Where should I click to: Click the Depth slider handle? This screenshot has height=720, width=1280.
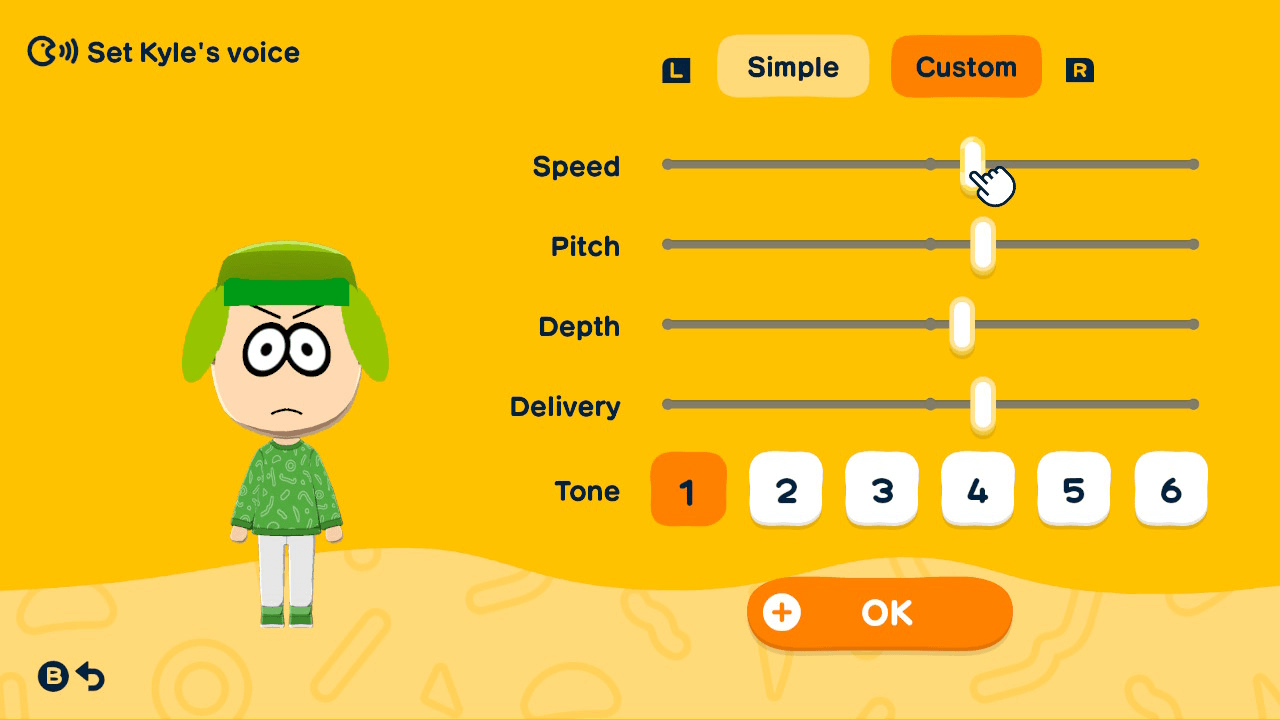point(960,323)
